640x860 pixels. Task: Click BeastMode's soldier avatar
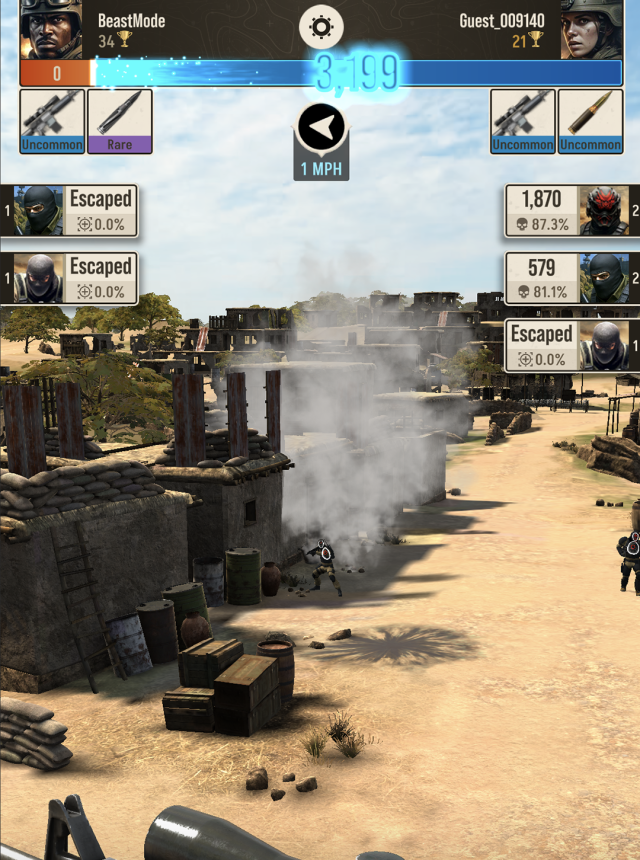(51, 30)
